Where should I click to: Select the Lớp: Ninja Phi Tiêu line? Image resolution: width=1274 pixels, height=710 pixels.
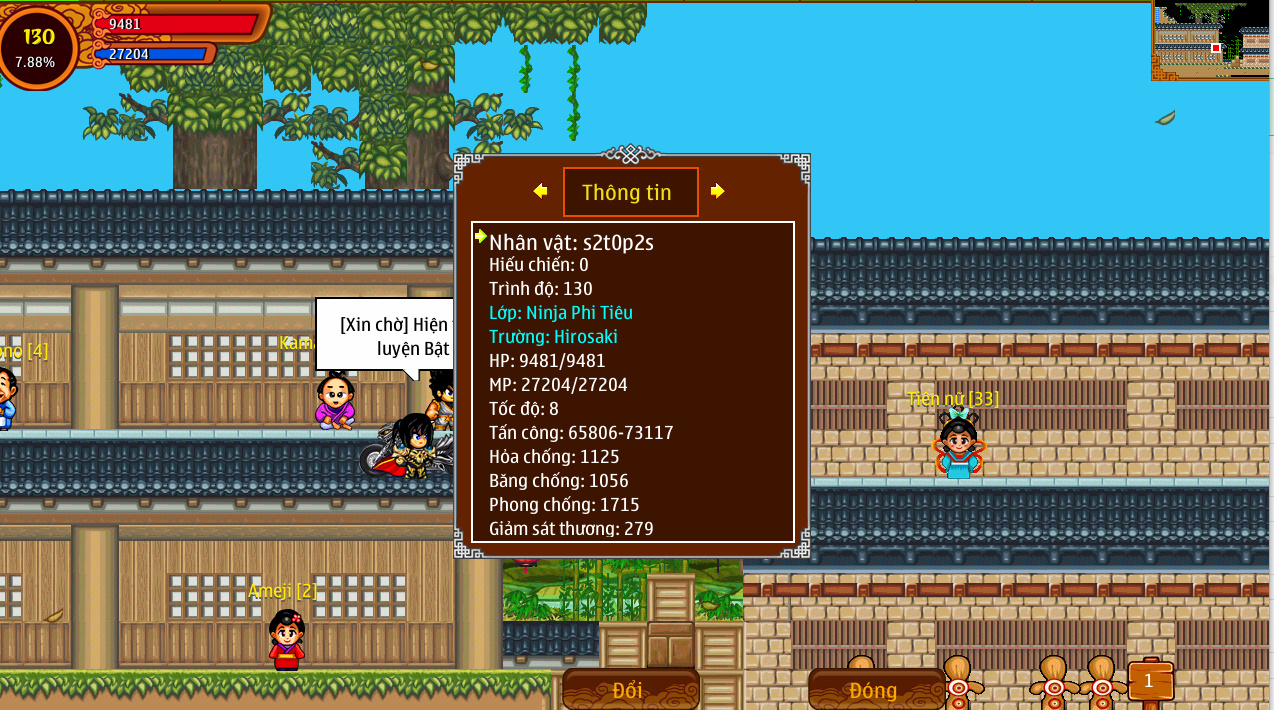pos(561,313)
